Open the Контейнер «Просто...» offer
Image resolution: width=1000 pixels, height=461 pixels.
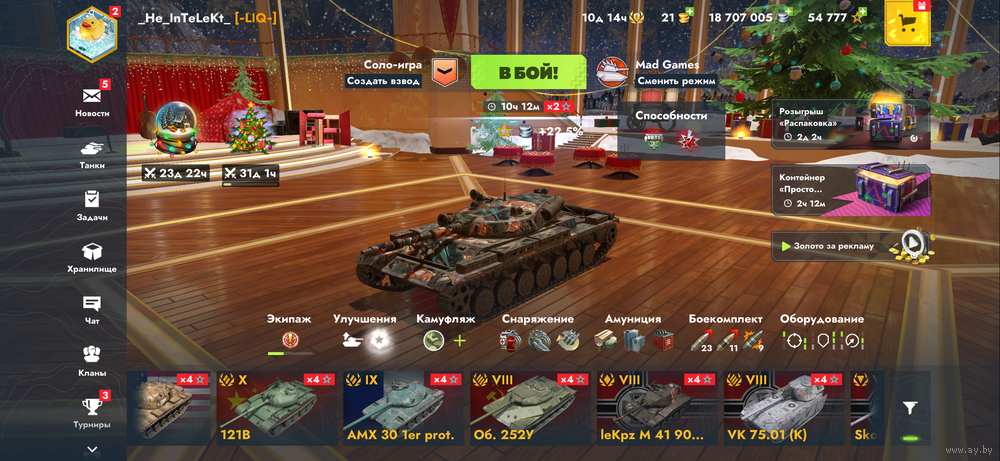850,190
